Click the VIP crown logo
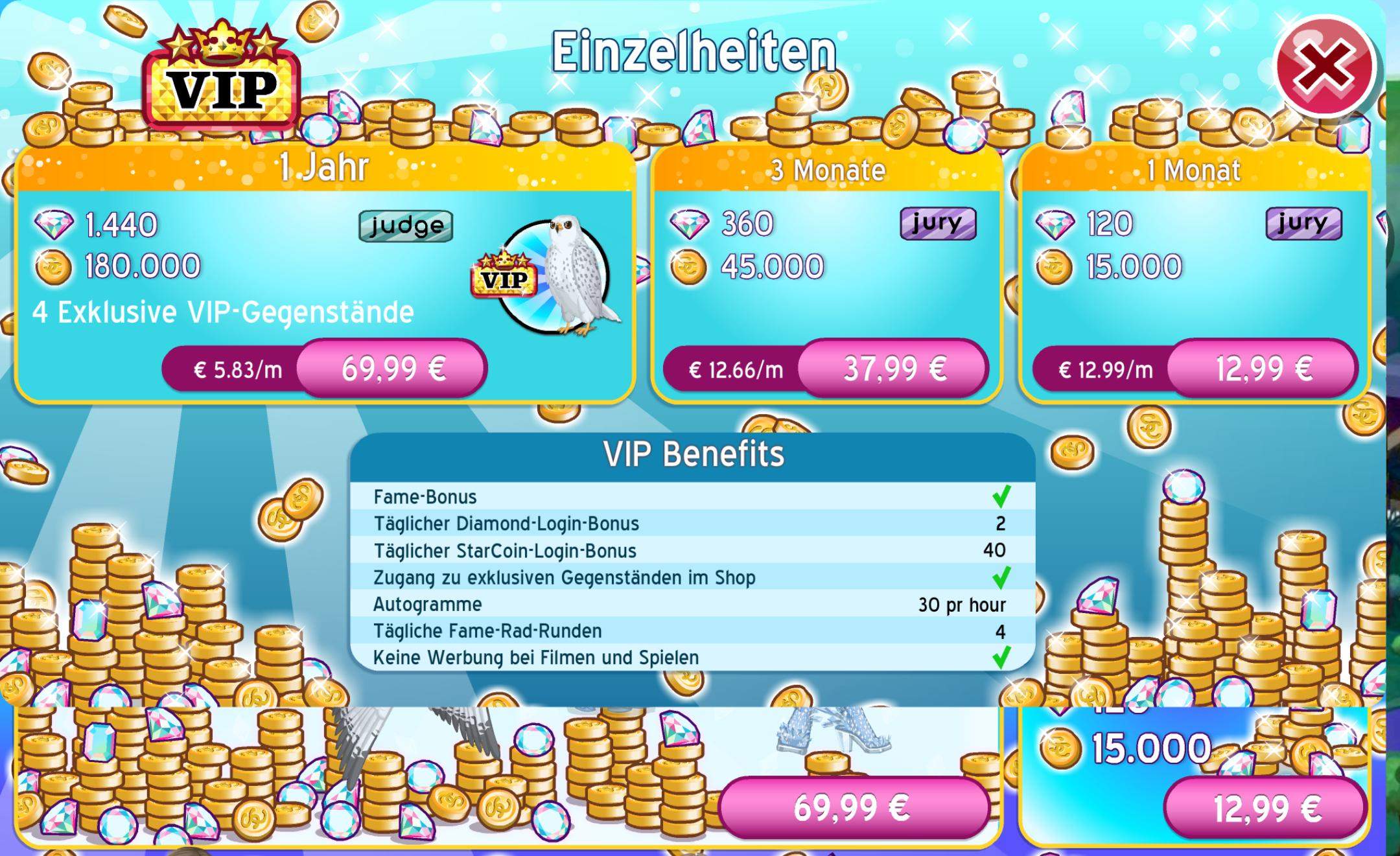1400x856 pixels. point(224,71)
